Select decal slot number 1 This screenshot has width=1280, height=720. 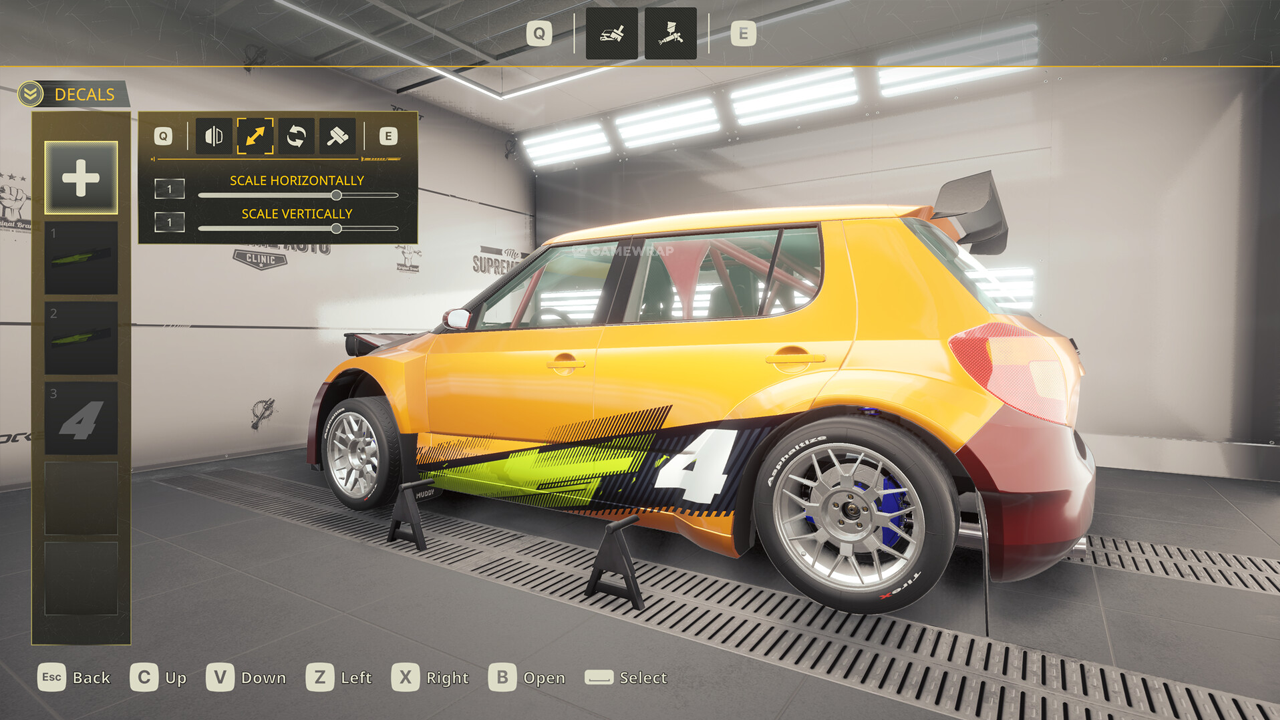pos(81,258)
